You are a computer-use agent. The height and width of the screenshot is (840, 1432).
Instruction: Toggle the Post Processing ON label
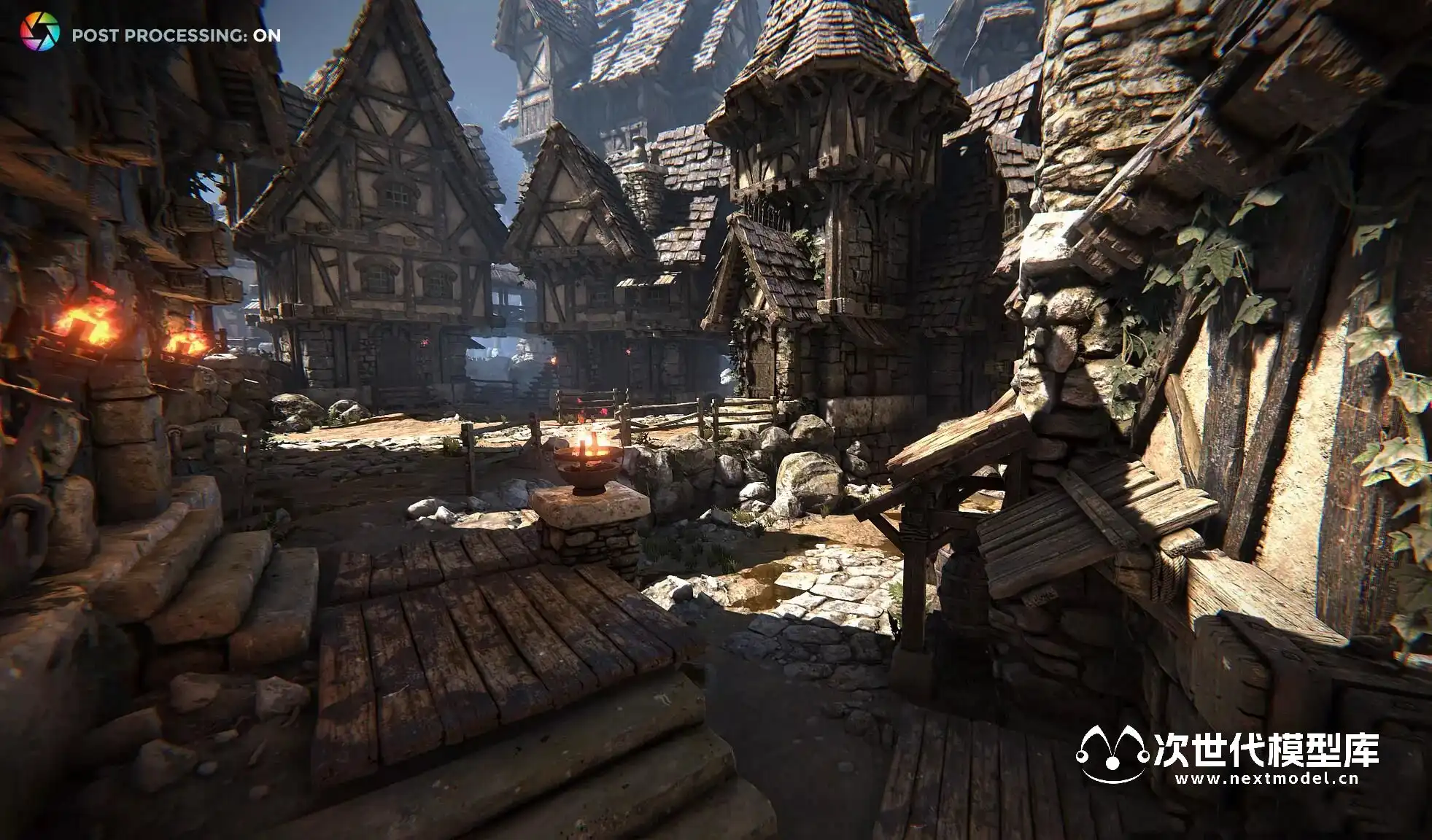tap(176, 36)
